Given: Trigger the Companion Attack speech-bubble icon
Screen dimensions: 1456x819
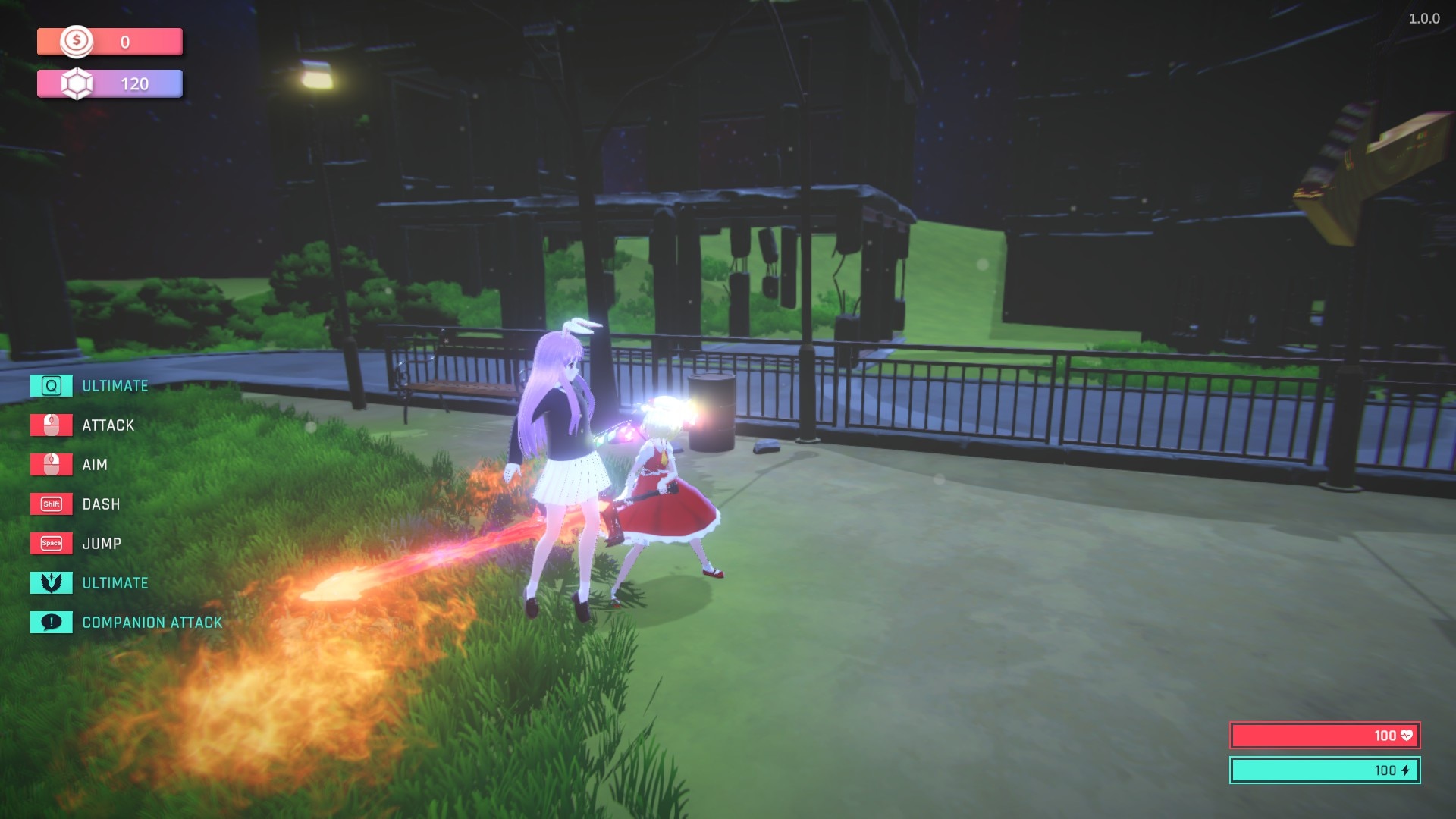Looking at the screenshot, I should tap(51, 622).
